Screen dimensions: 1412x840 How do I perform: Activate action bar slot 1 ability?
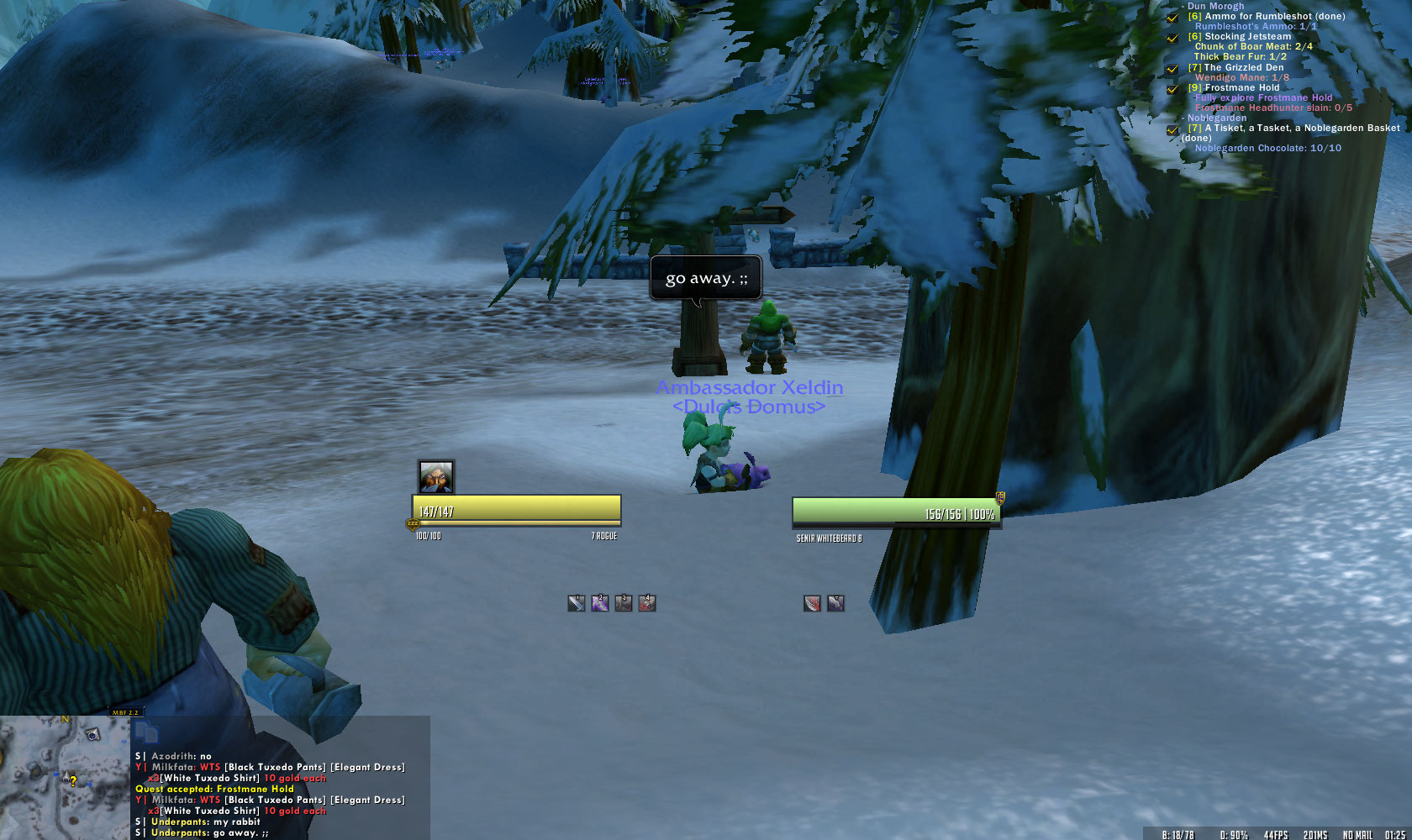pos(576,603)
